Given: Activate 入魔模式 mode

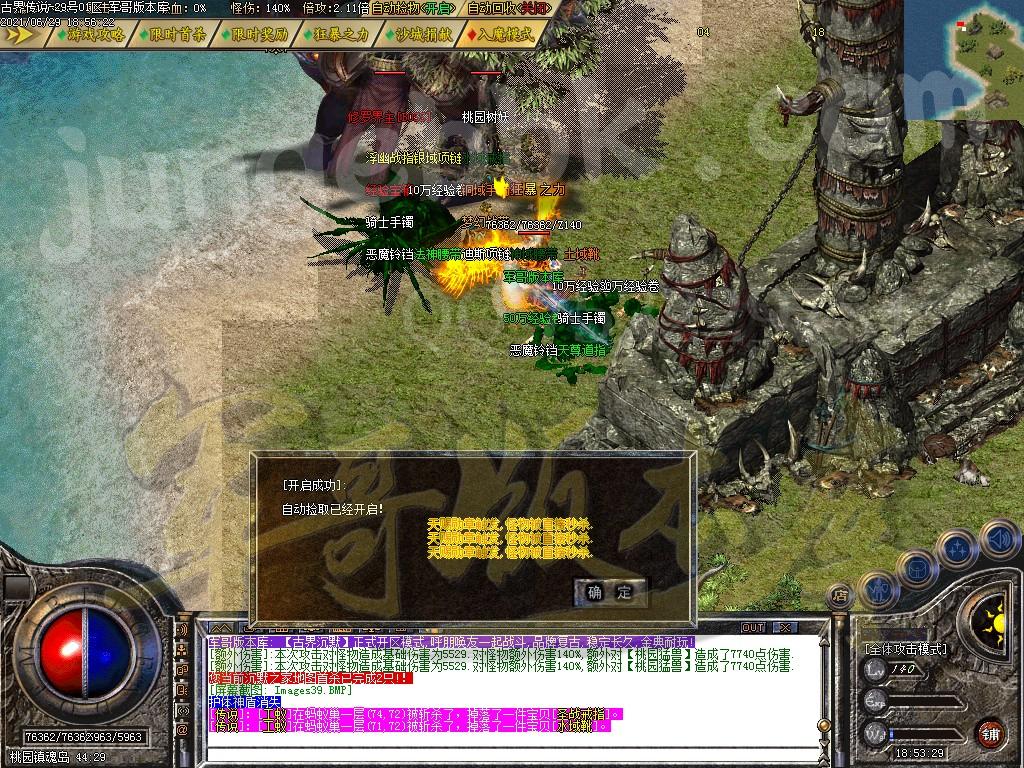Looking at the screenshot, I should click(x=503, y=34).
